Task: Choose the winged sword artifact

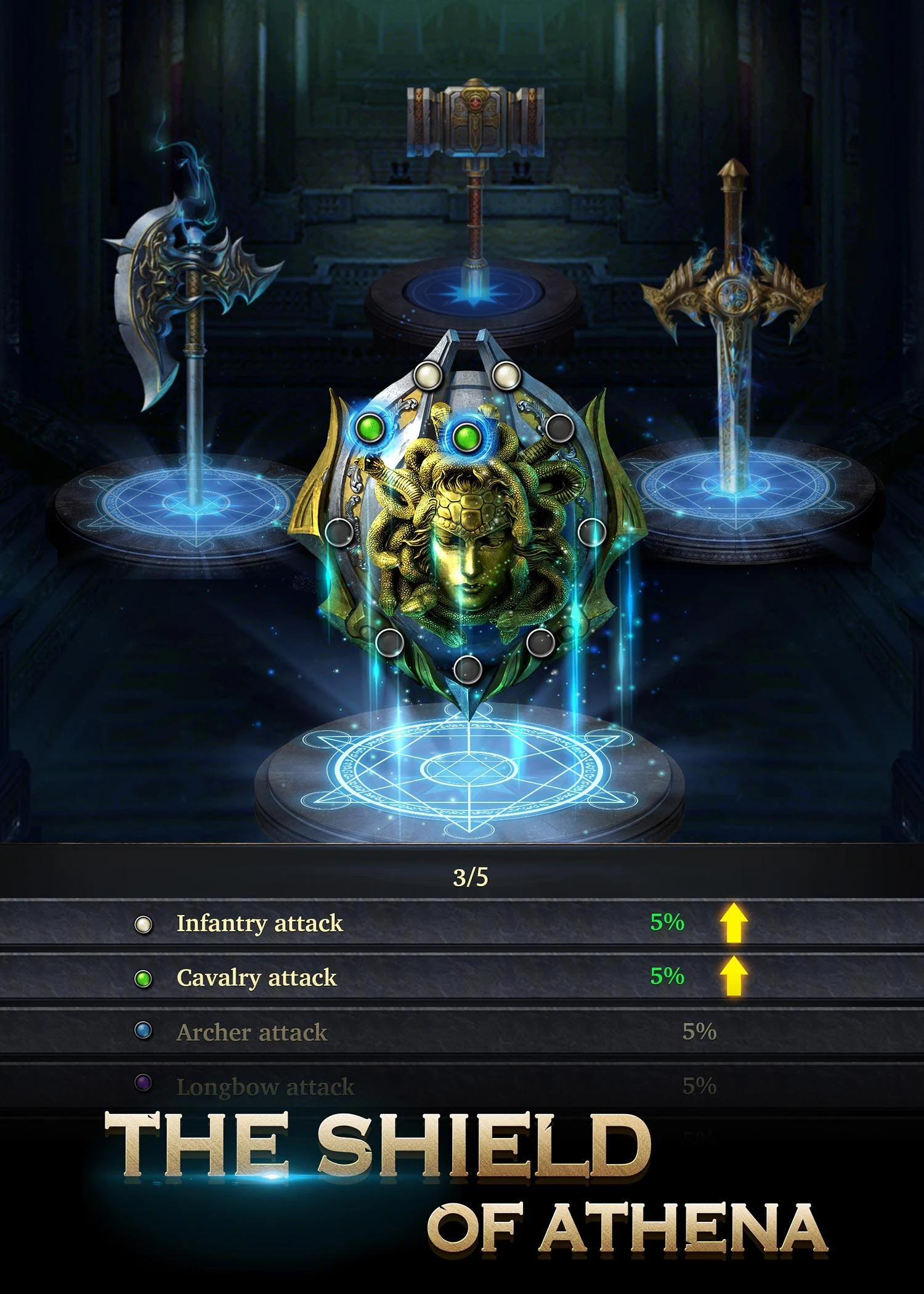Action: 733,308
